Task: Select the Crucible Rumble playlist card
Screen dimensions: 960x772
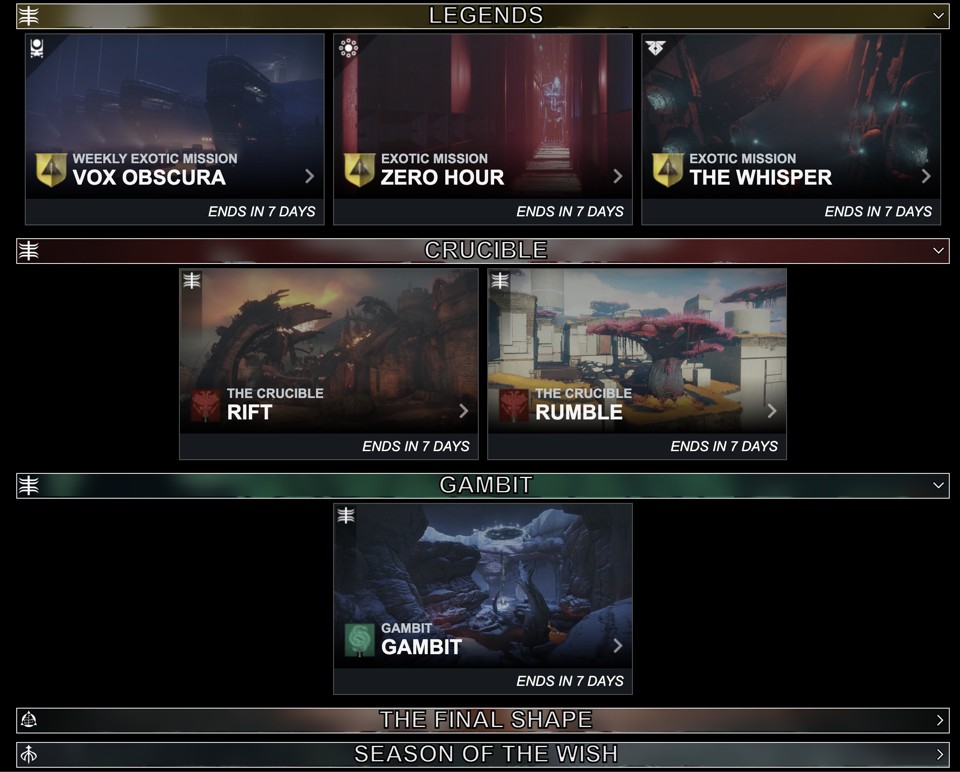Action: point(637,364)
